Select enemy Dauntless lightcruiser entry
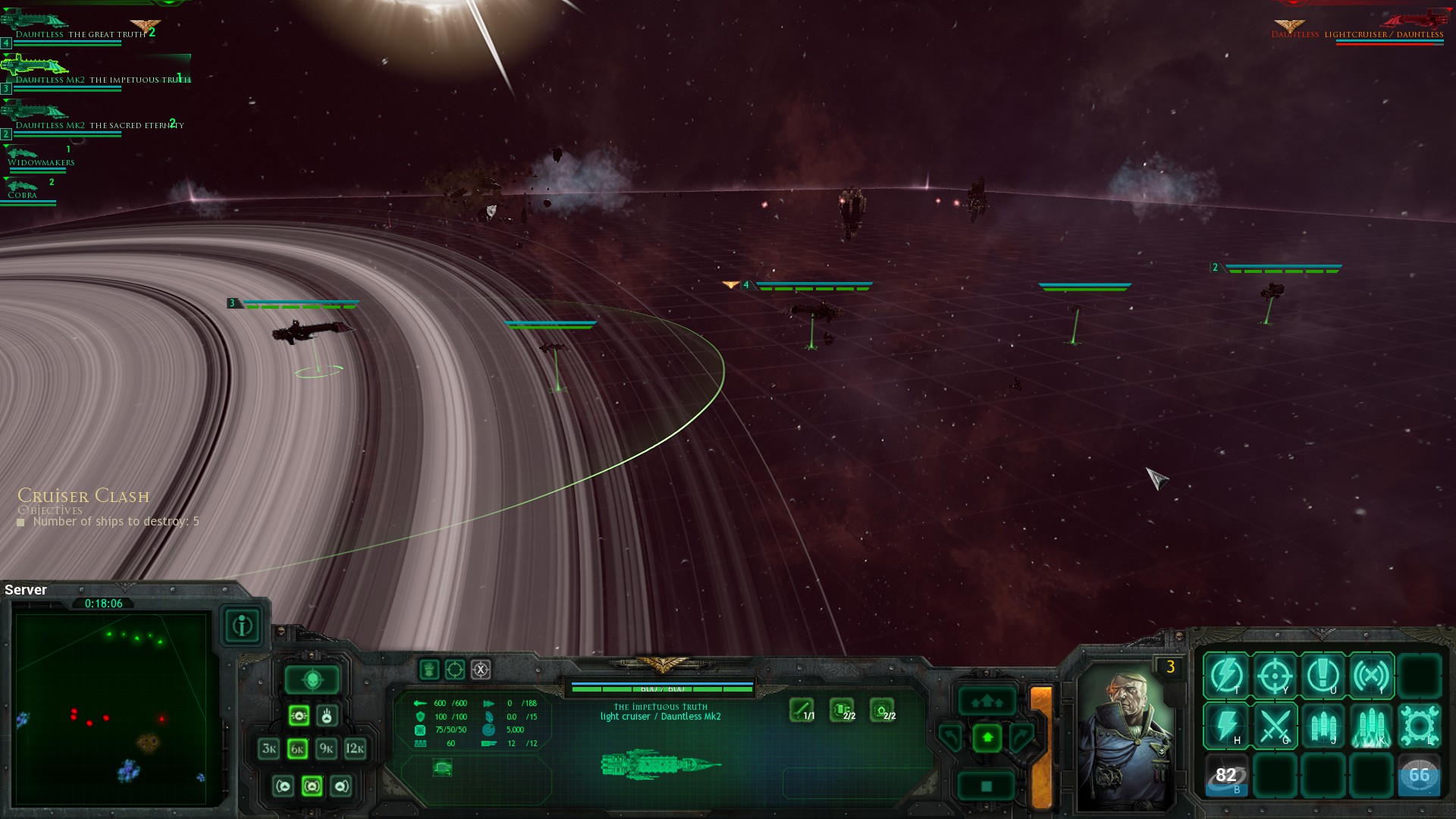This screenshot has height=819, width=1456. [x=1357, y=34]
